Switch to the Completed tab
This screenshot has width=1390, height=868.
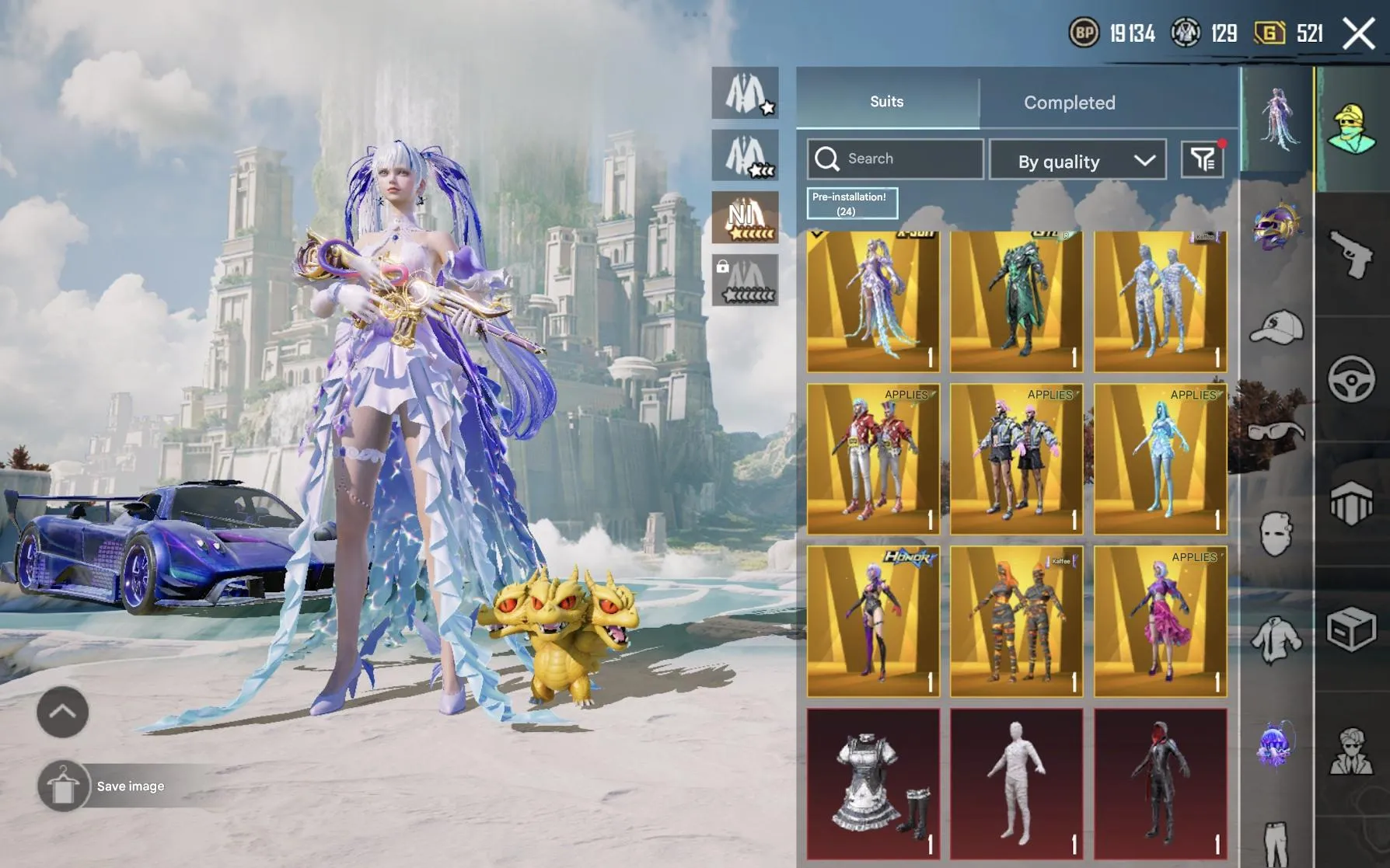tap(1070, 102)
